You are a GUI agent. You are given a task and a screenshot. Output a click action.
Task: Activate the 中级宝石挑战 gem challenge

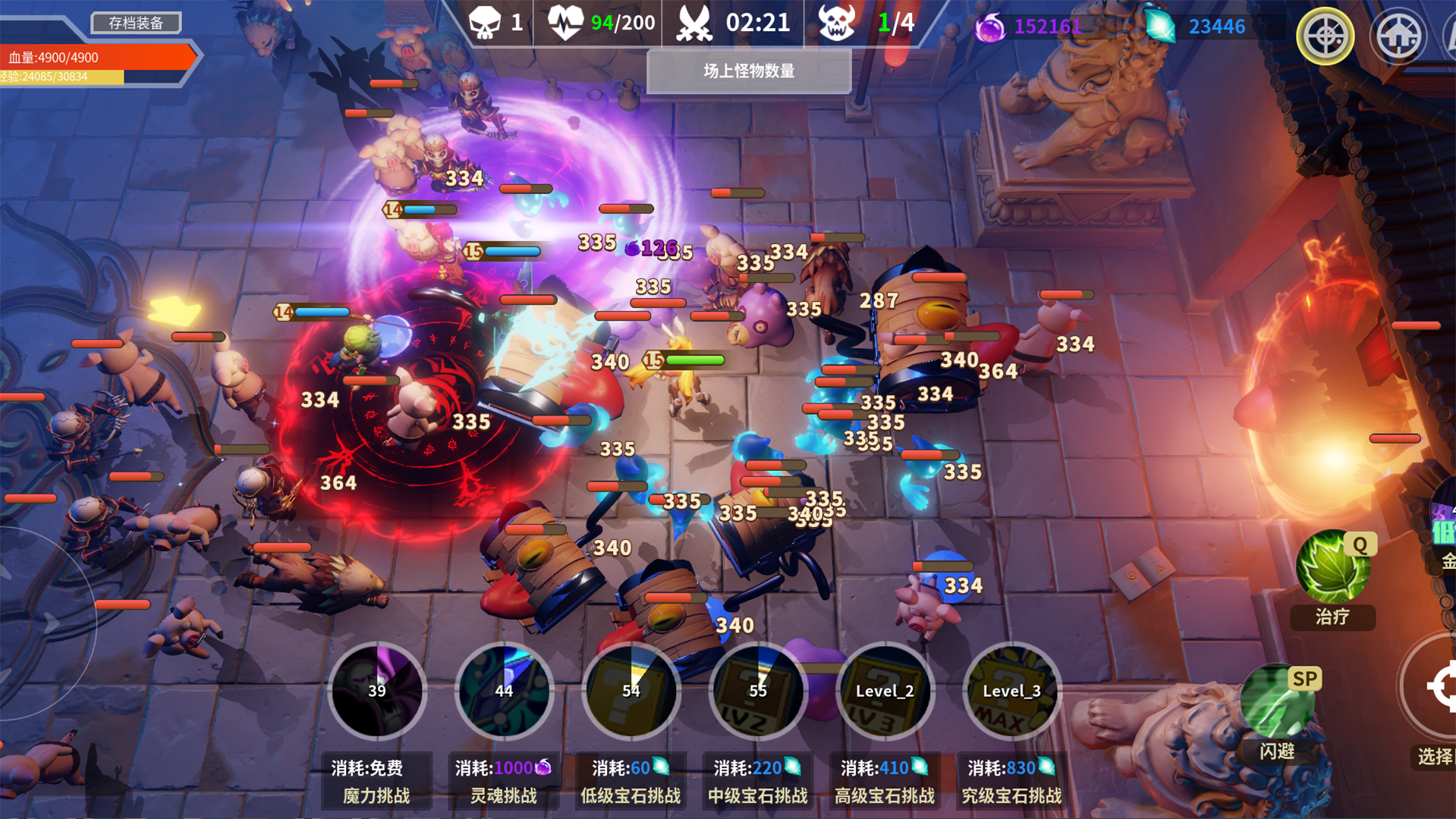click(x=758, y=692)
